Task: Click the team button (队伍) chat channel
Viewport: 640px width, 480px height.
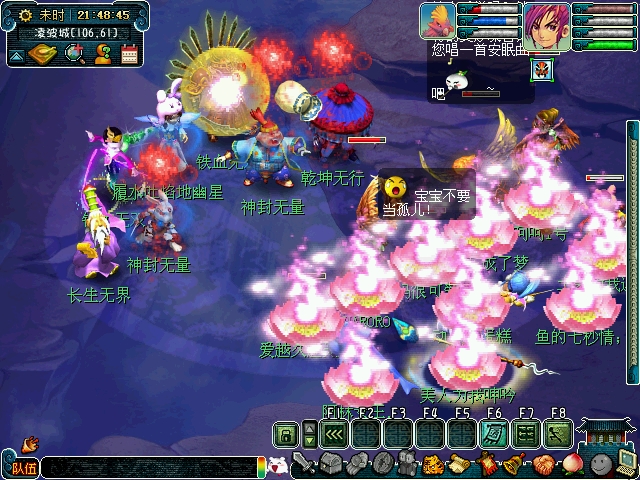Action: click(22, 467)
